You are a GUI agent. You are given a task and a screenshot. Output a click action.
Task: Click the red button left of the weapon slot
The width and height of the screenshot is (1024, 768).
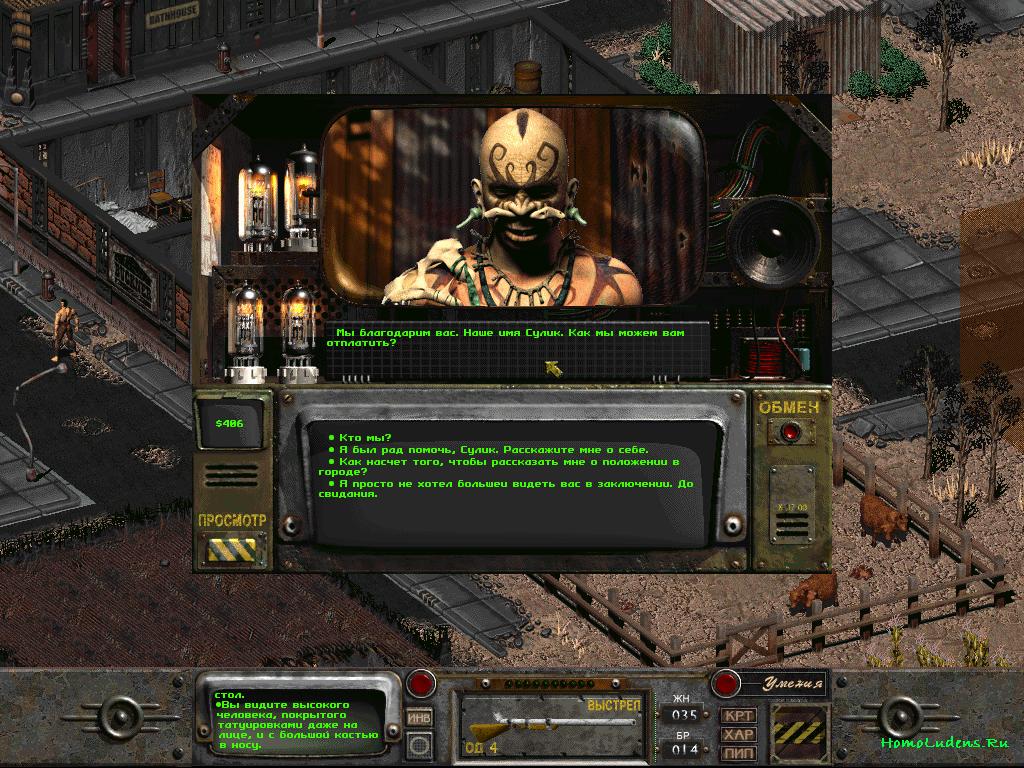[x=421, y=684]
